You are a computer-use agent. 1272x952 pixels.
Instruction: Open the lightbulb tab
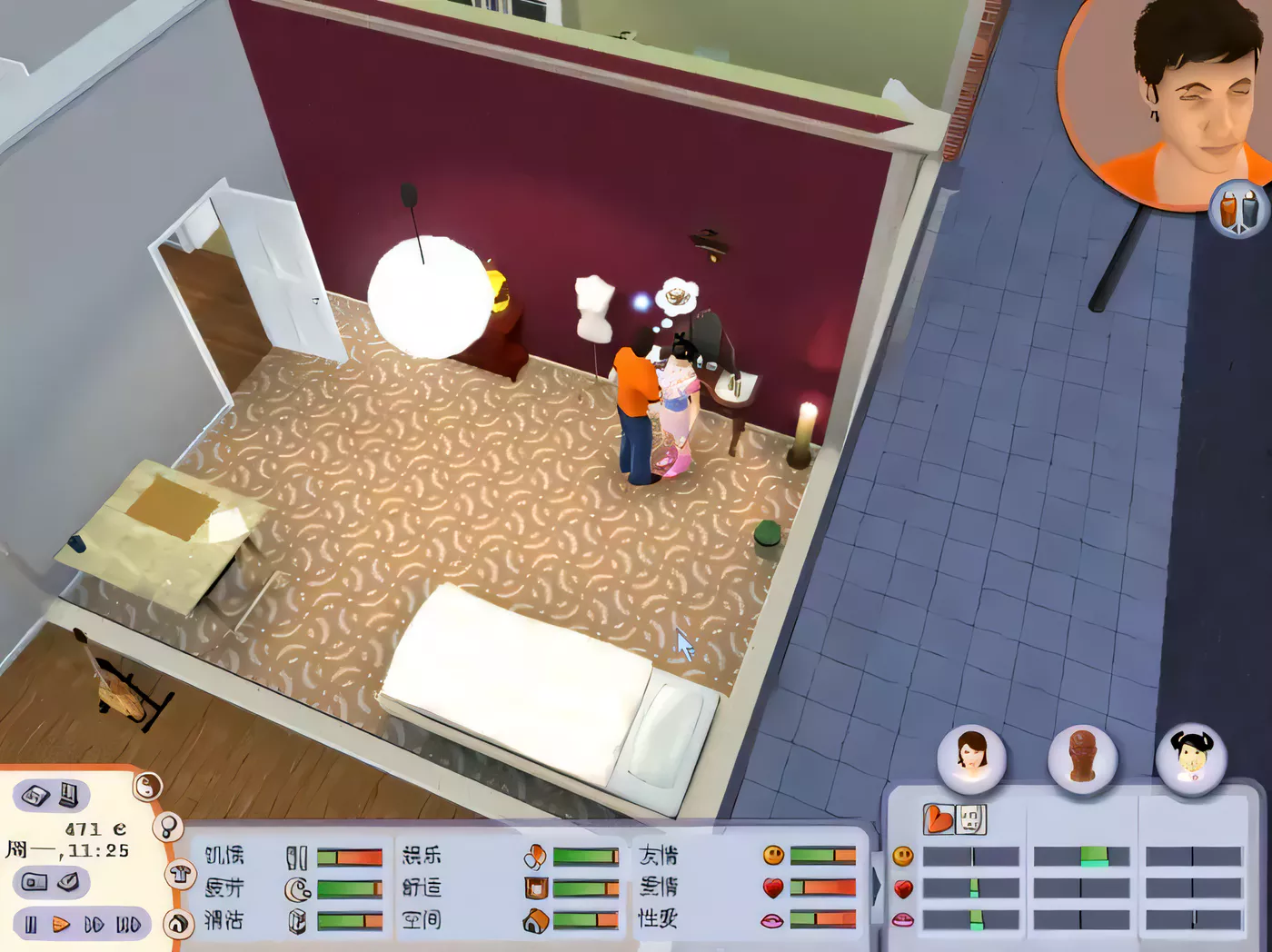pos(168,827)
